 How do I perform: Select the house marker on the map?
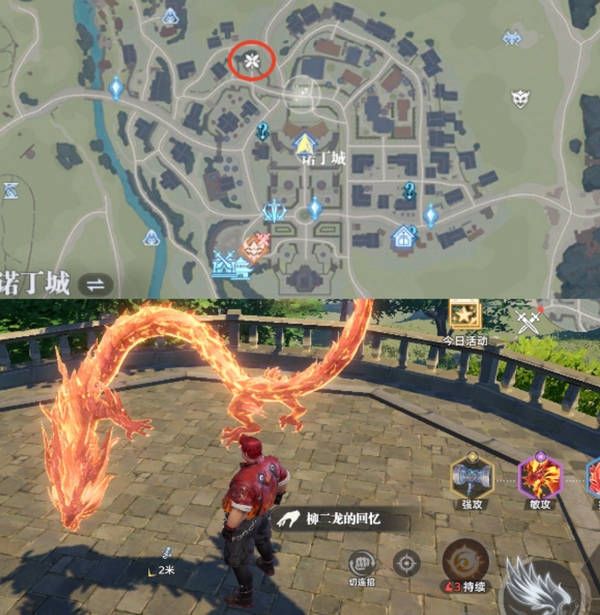403,236
